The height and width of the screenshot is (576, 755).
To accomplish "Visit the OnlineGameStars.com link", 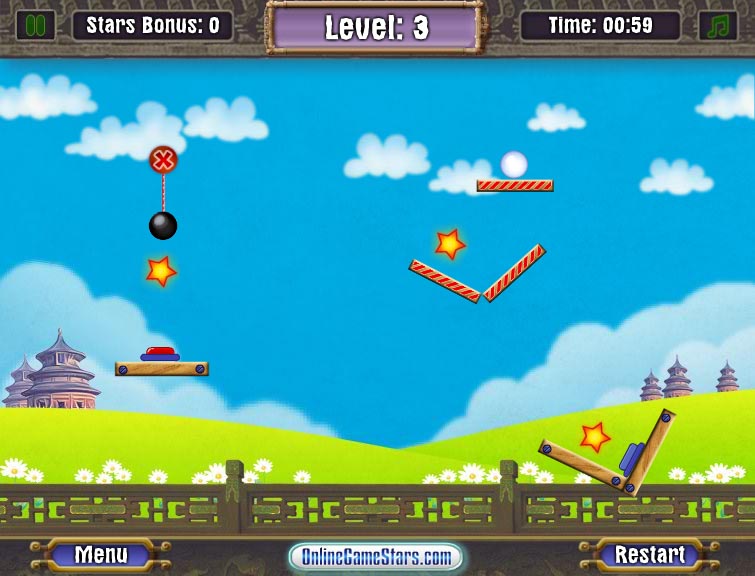I will (x=376, y=556).
